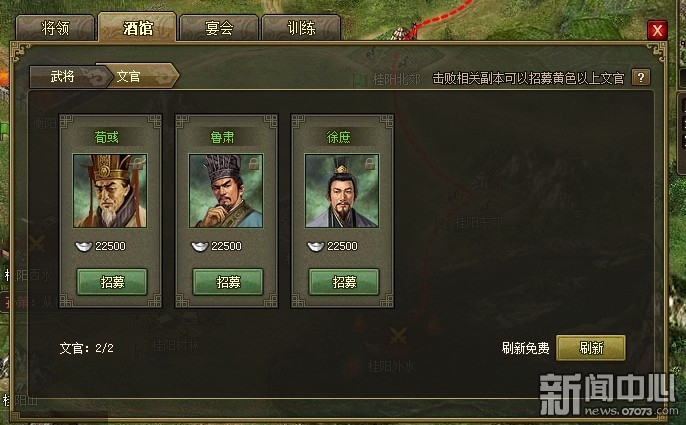Recruit 荀彧 with the 招募 button
Viewport: 686px width, 425px height.
[111, 282]
